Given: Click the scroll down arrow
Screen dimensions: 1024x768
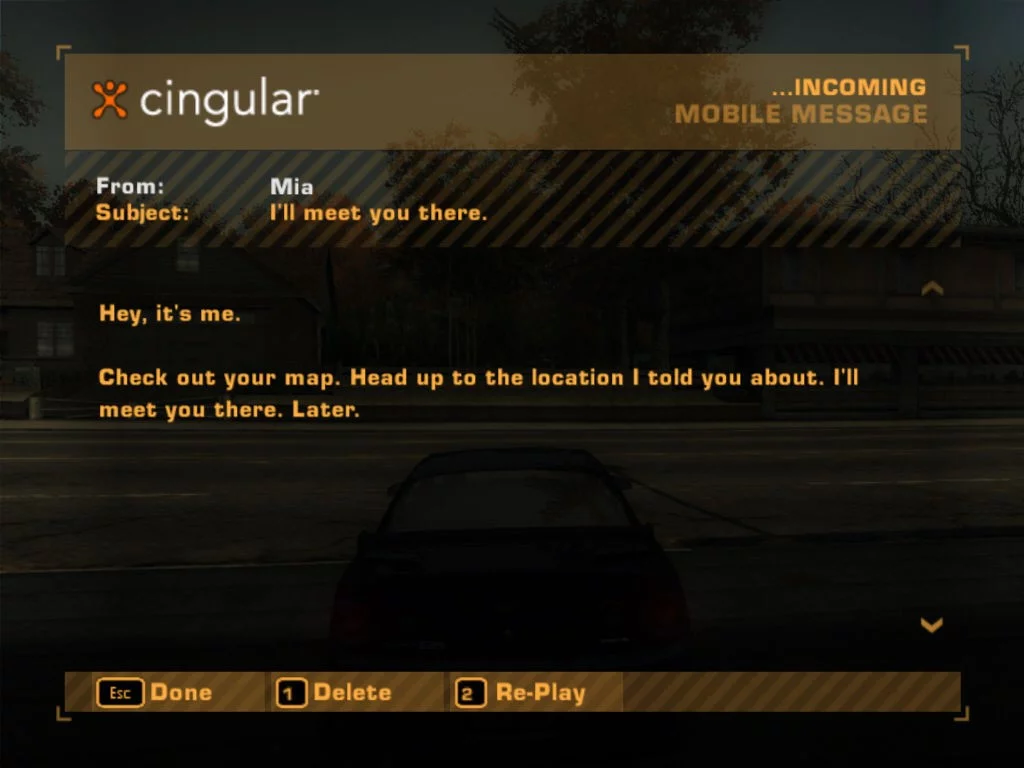Looking at the screenshot, I should [932, 625].
